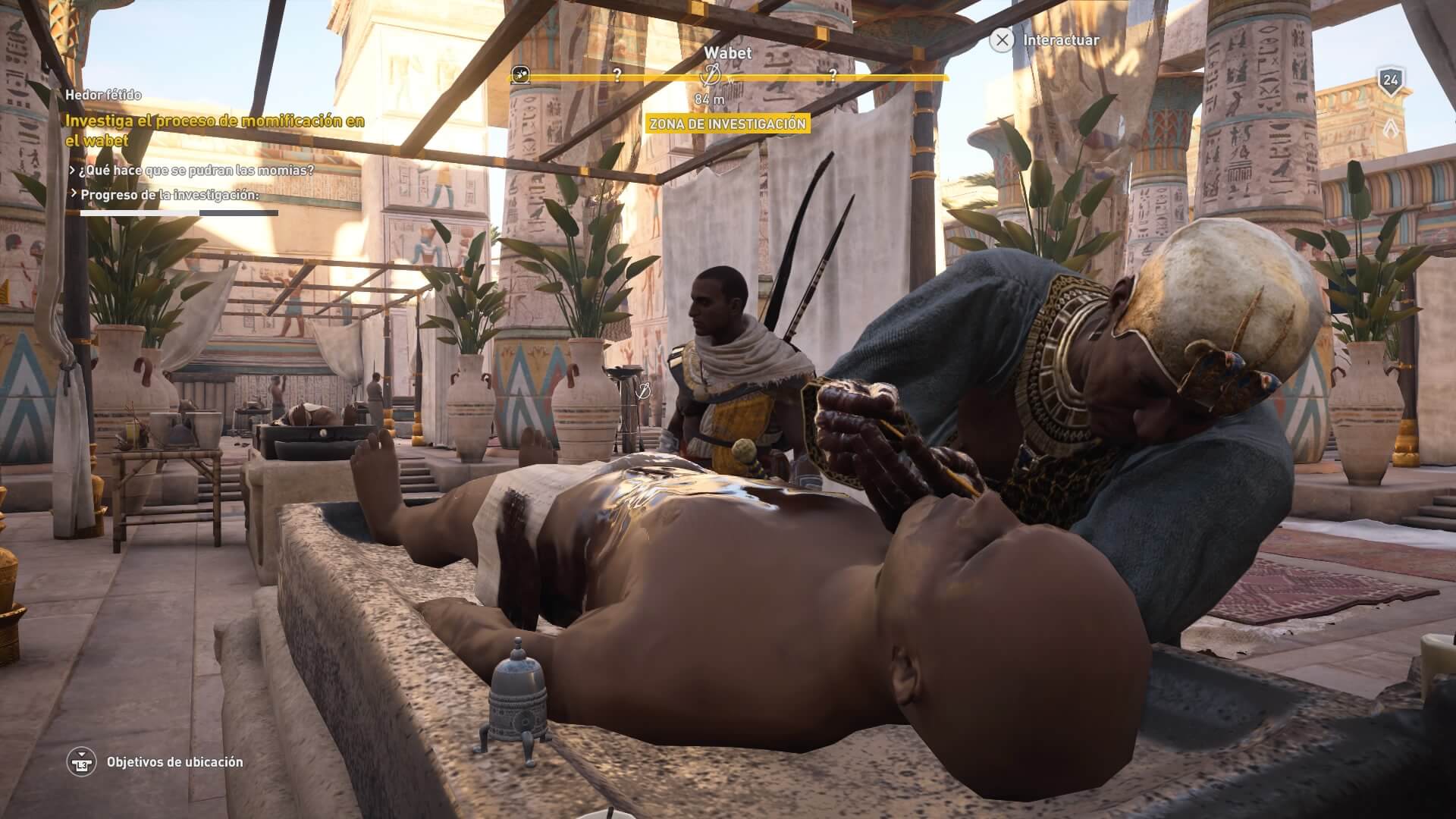Click the square icon at compass left end
This screenshot has height=819, width=1456.
click(519, 74)
